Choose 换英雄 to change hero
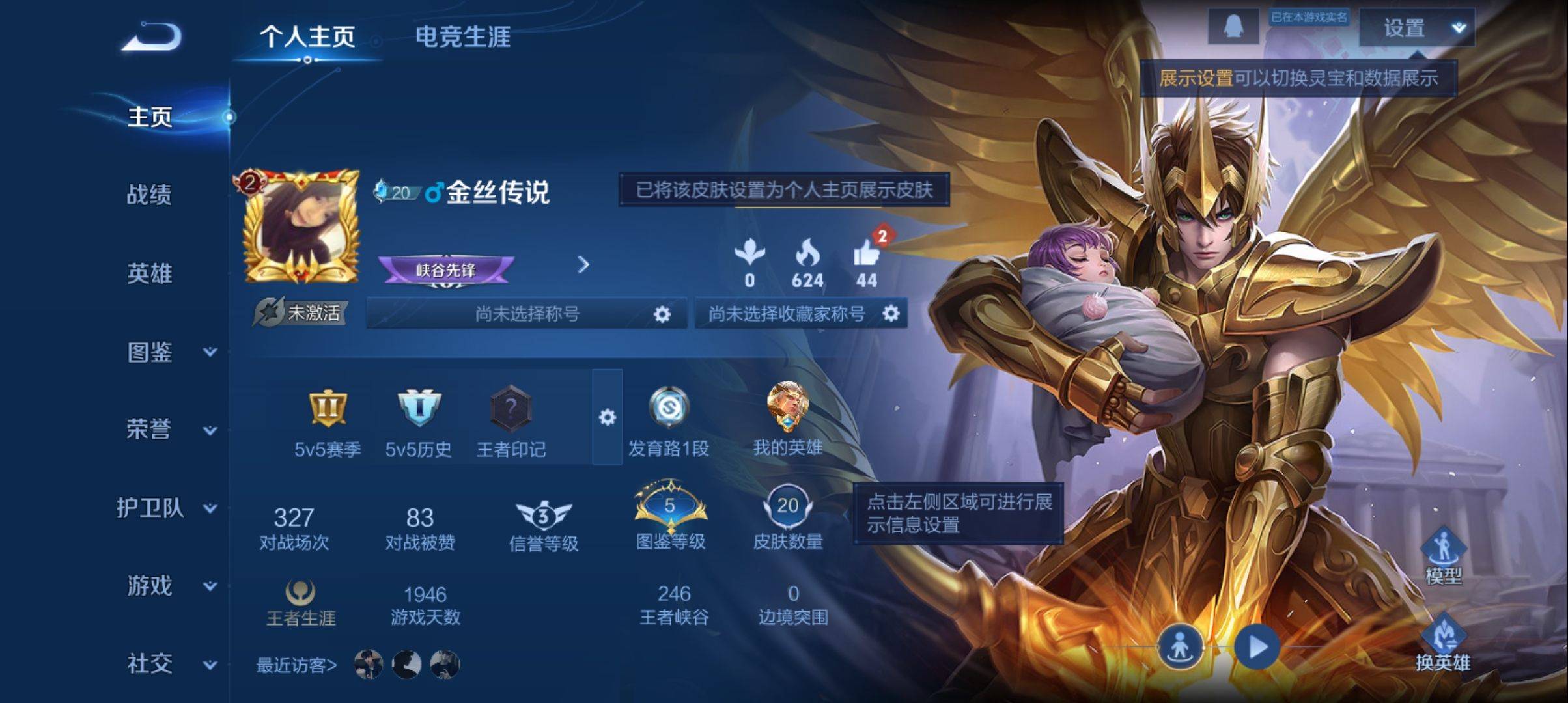1568x703 pixels. pyautogui.click(x=1443, y=643)
